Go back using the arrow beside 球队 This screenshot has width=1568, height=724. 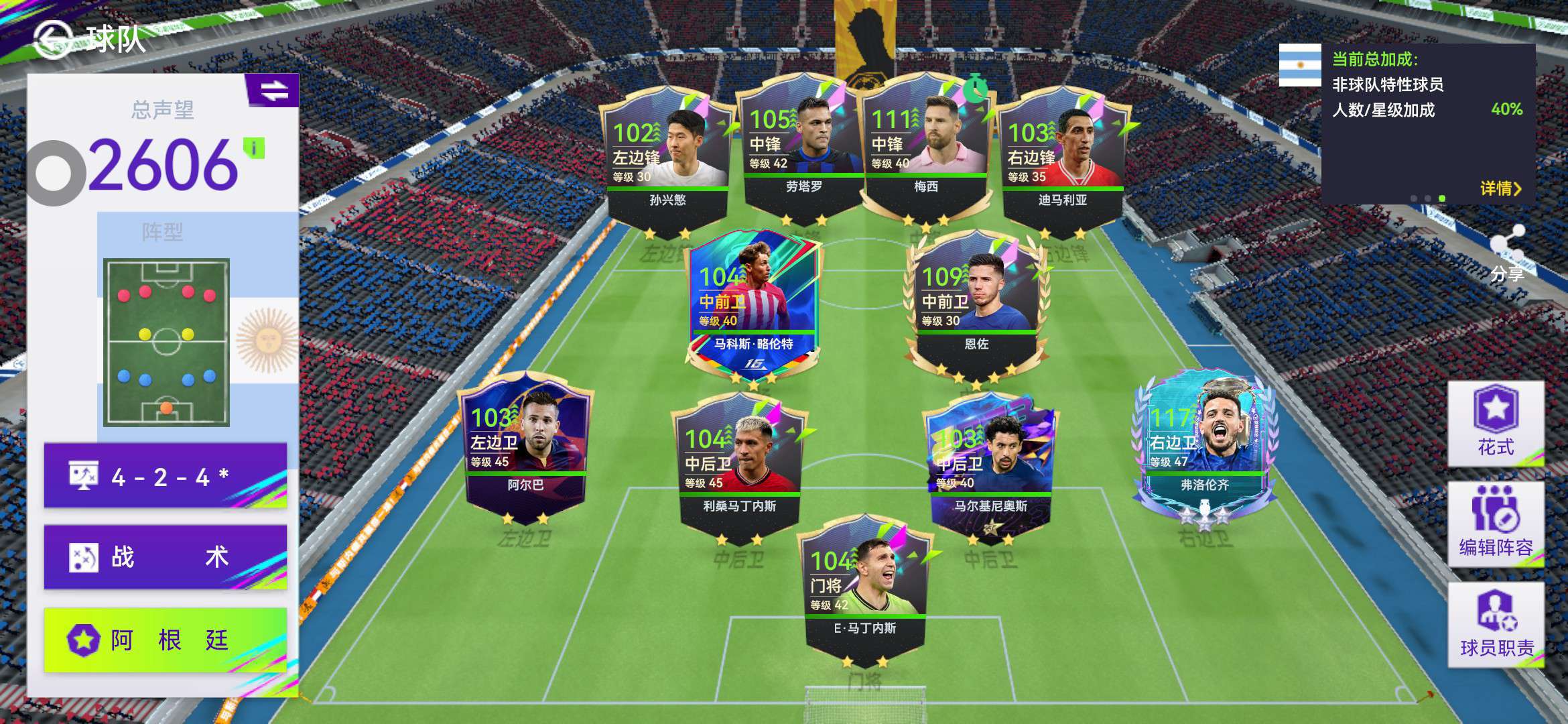[54, 39]
